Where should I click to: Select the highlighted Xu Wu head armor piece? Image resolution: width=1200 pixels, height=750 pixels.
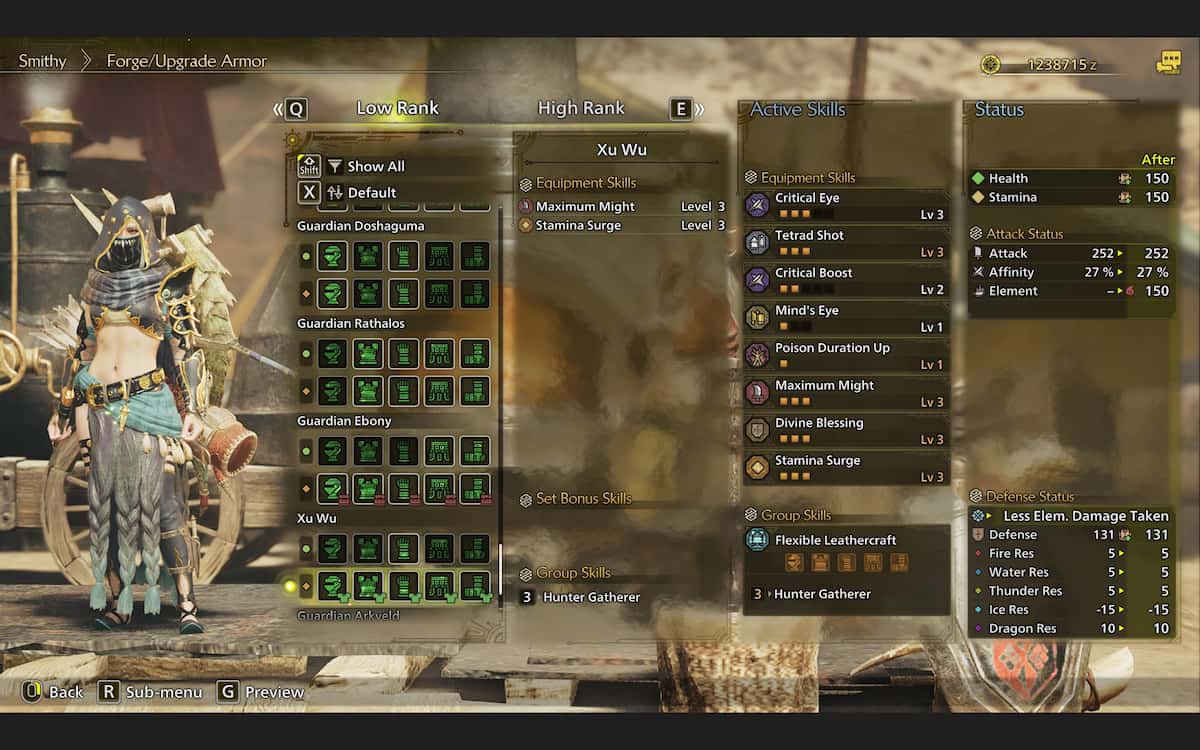(333, 585)
